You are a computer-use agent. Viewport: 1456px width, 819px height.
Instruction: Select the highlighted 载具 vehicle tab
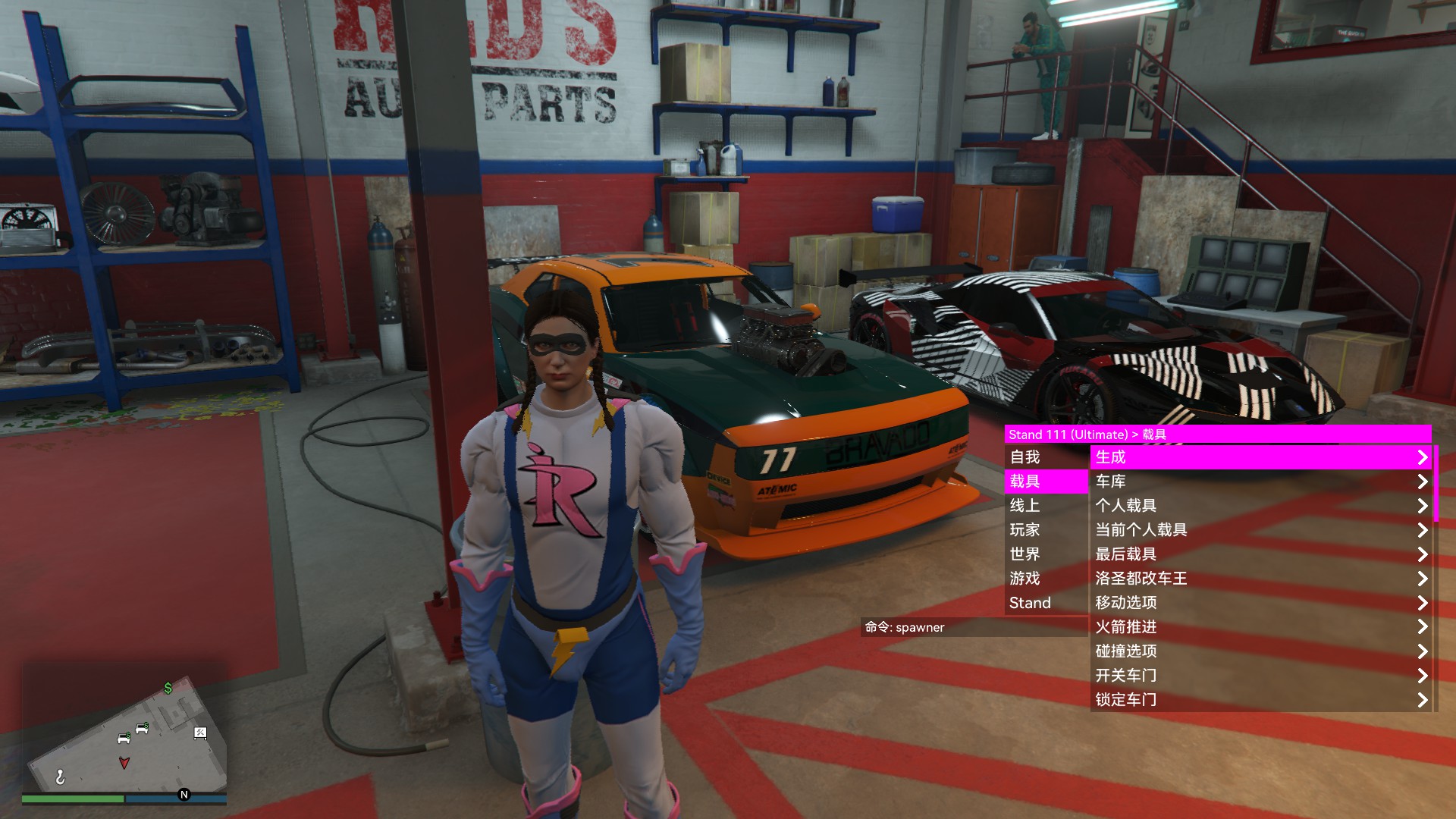click(1046, 482)
